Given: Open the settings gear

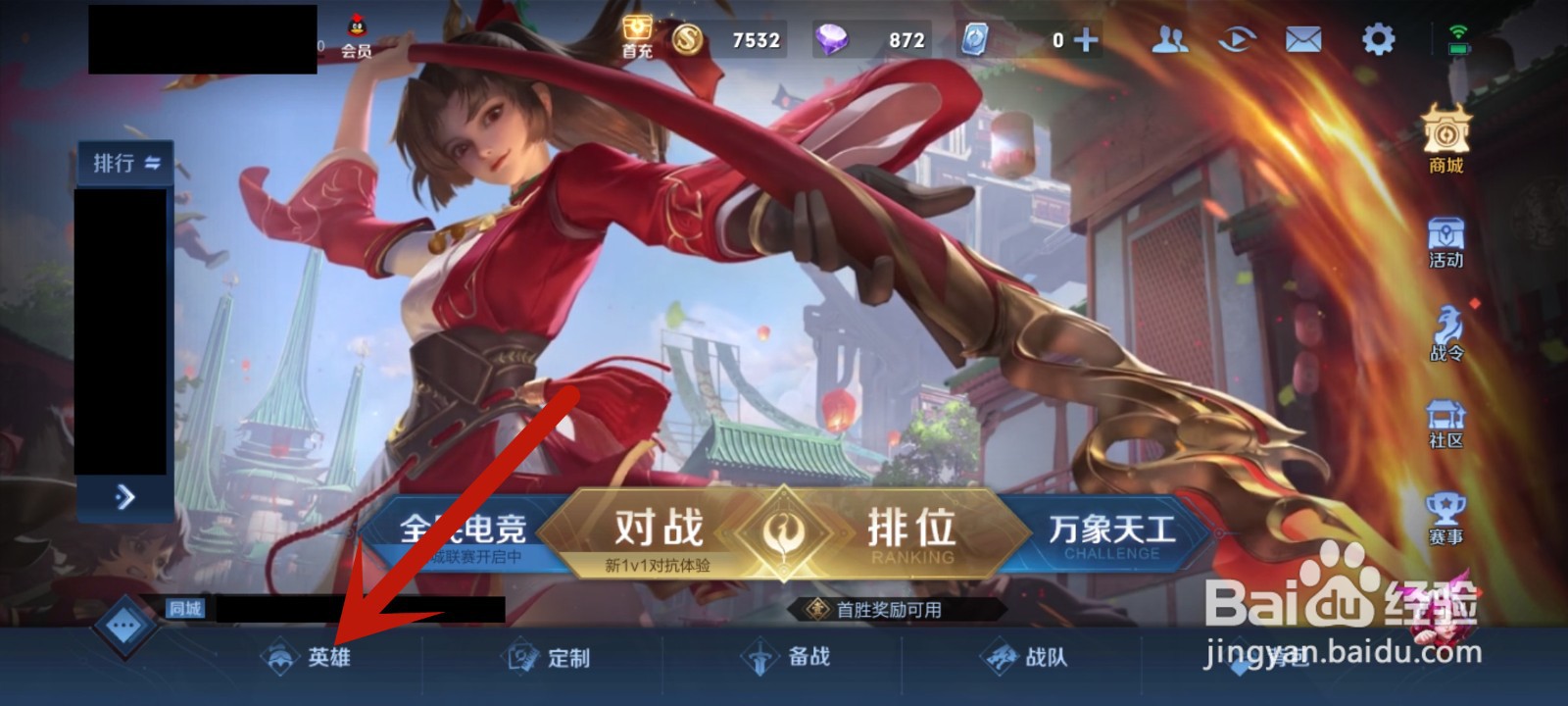Looking at the screenshot, I should pyautogui.click(x=1377, y=39).
